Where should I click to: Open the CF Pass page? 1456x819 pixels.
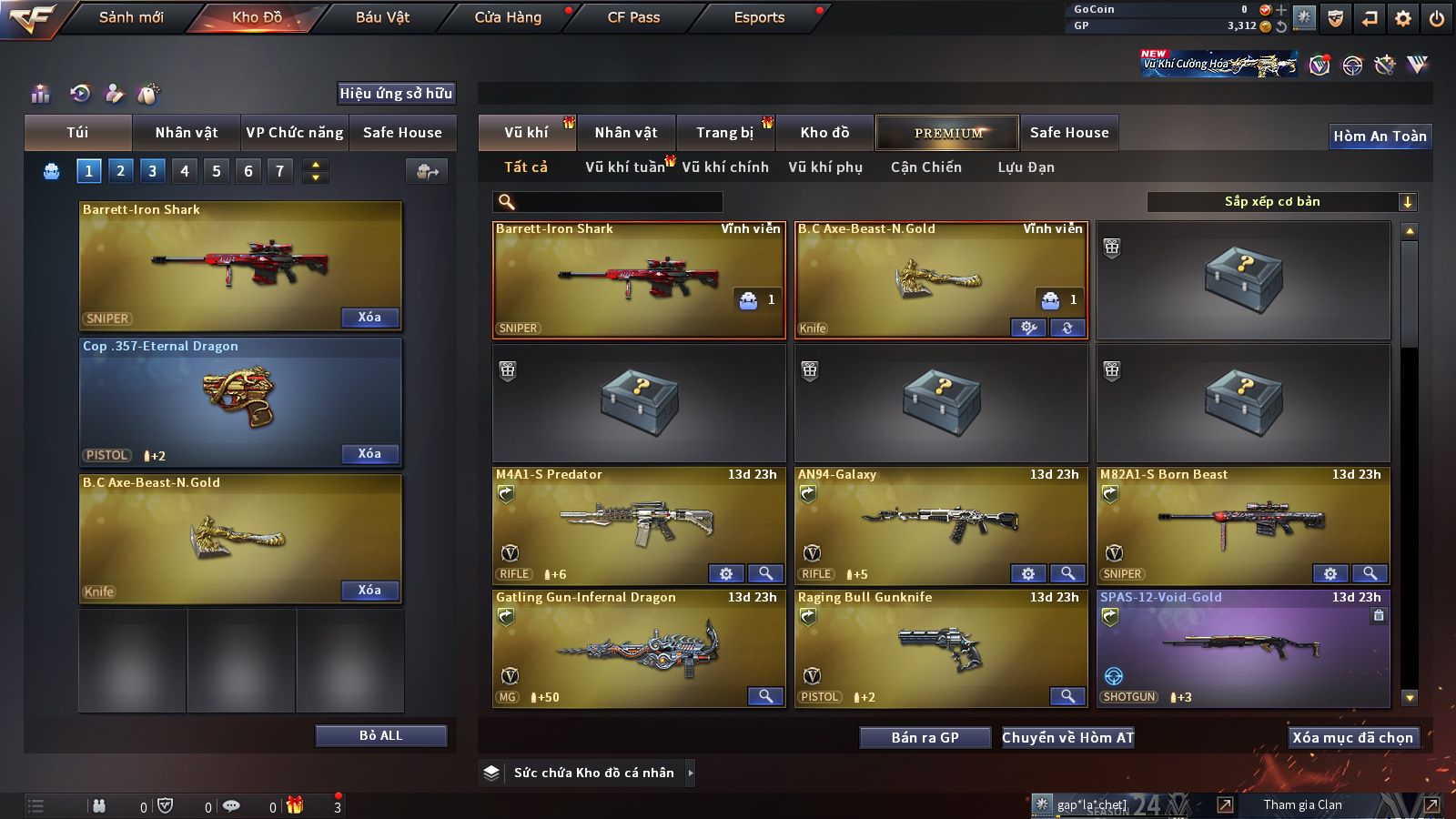tap(633, 17)
